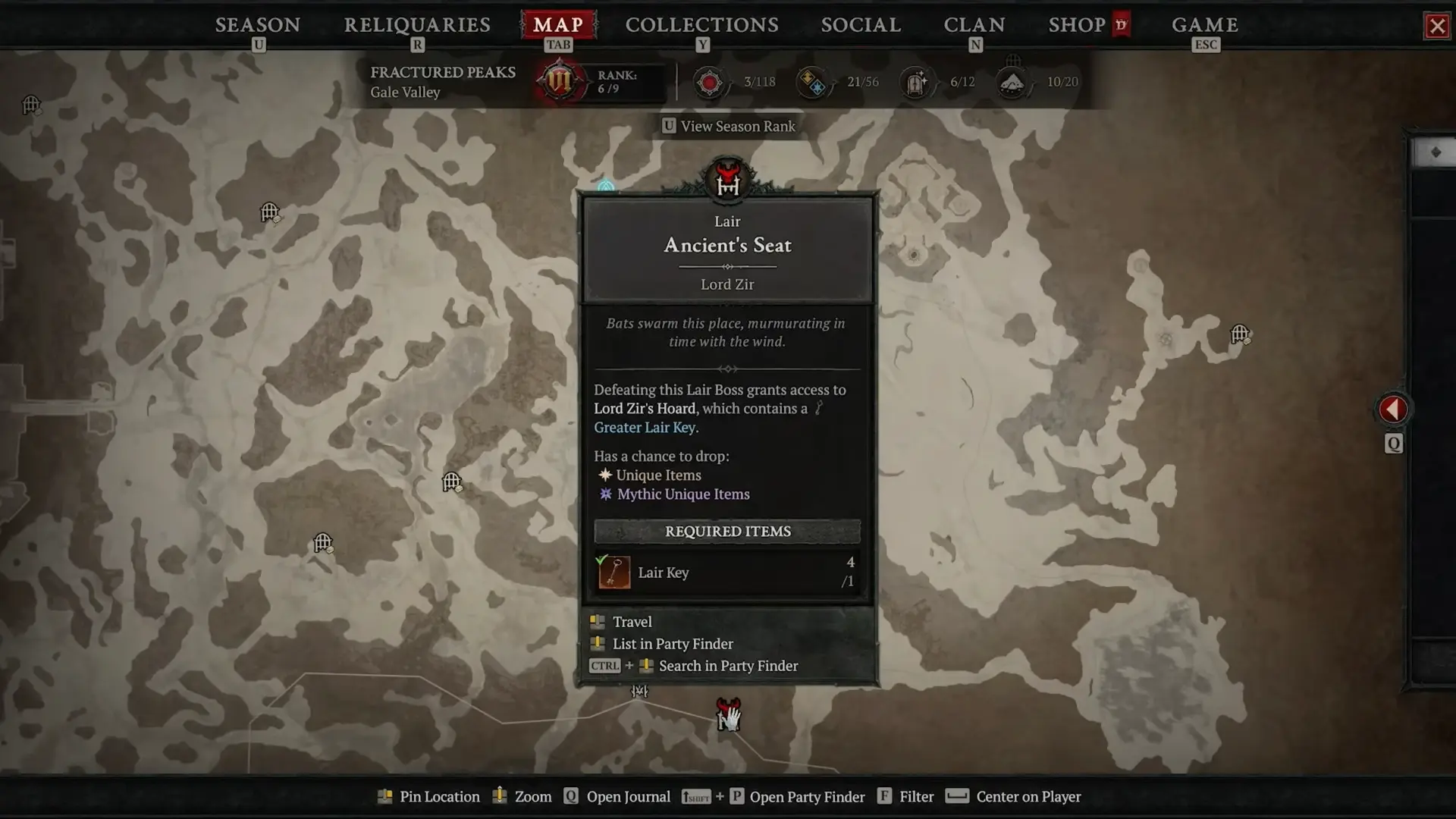
Task: Close the map with the red X
Action: click(1437, 27)
